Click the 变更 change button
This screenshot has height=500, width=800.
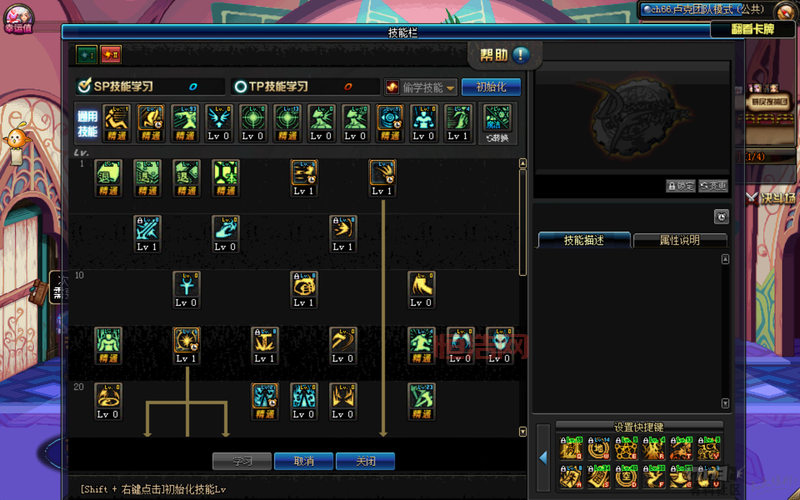tap(713, 186)
